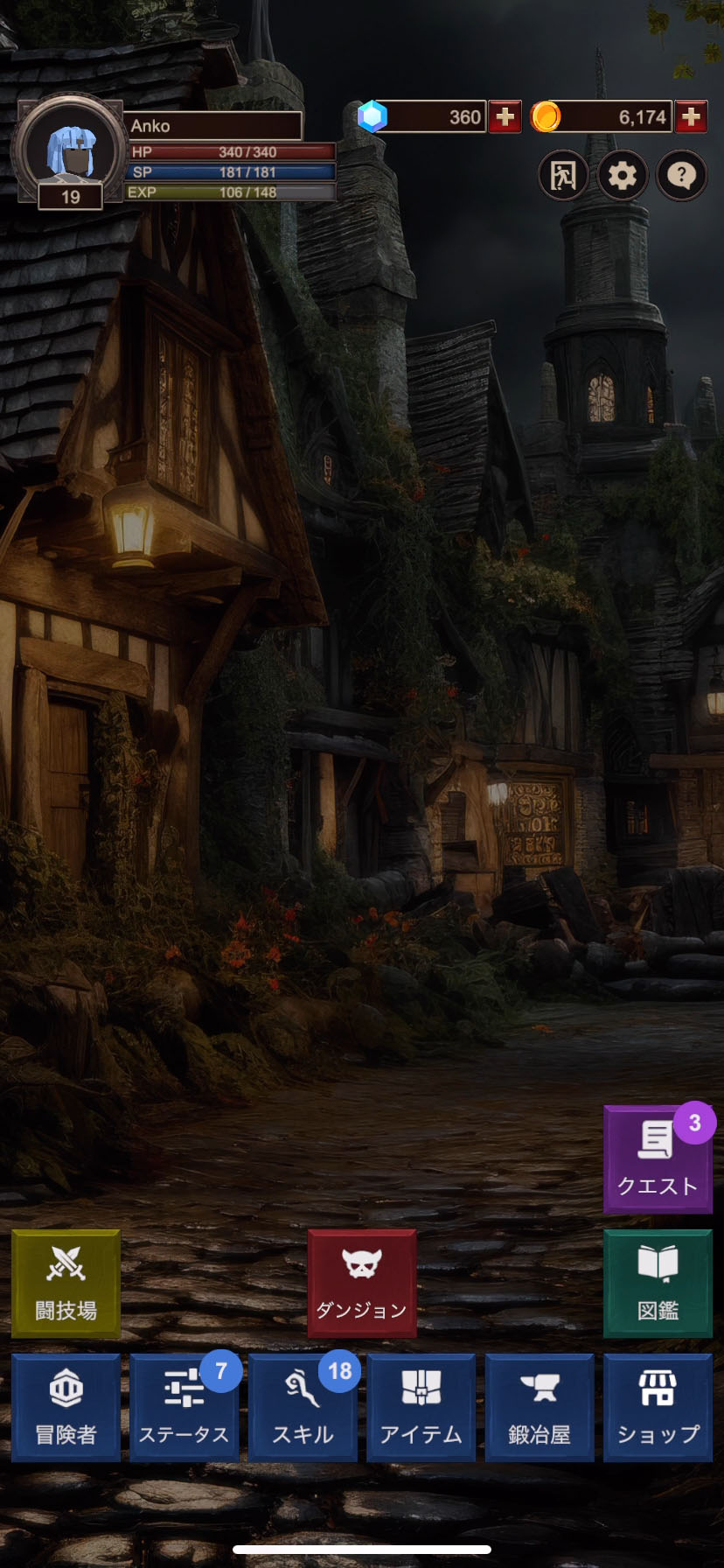Enter the ダンジョン dungeon
This screenshot has width=724, height=1568.
pos(361,1284)
